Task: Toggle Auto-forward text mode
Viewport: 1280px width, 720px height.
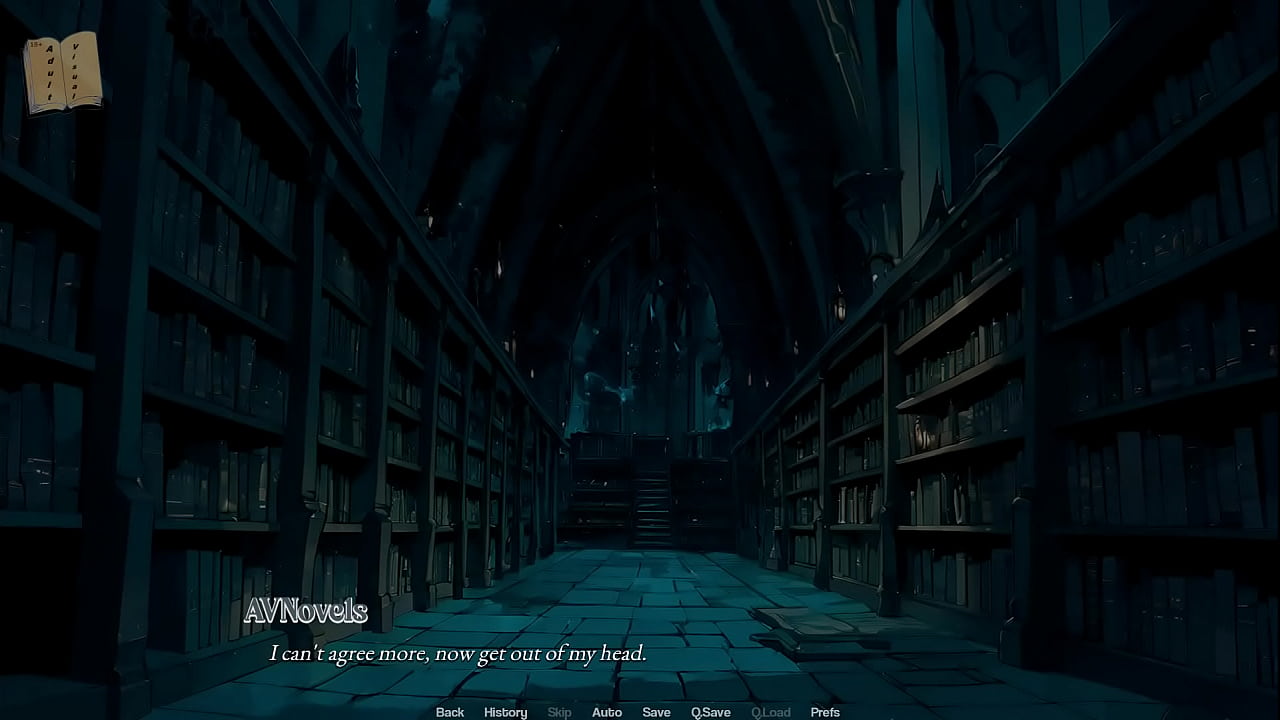Action: click(x=607, y=712)
